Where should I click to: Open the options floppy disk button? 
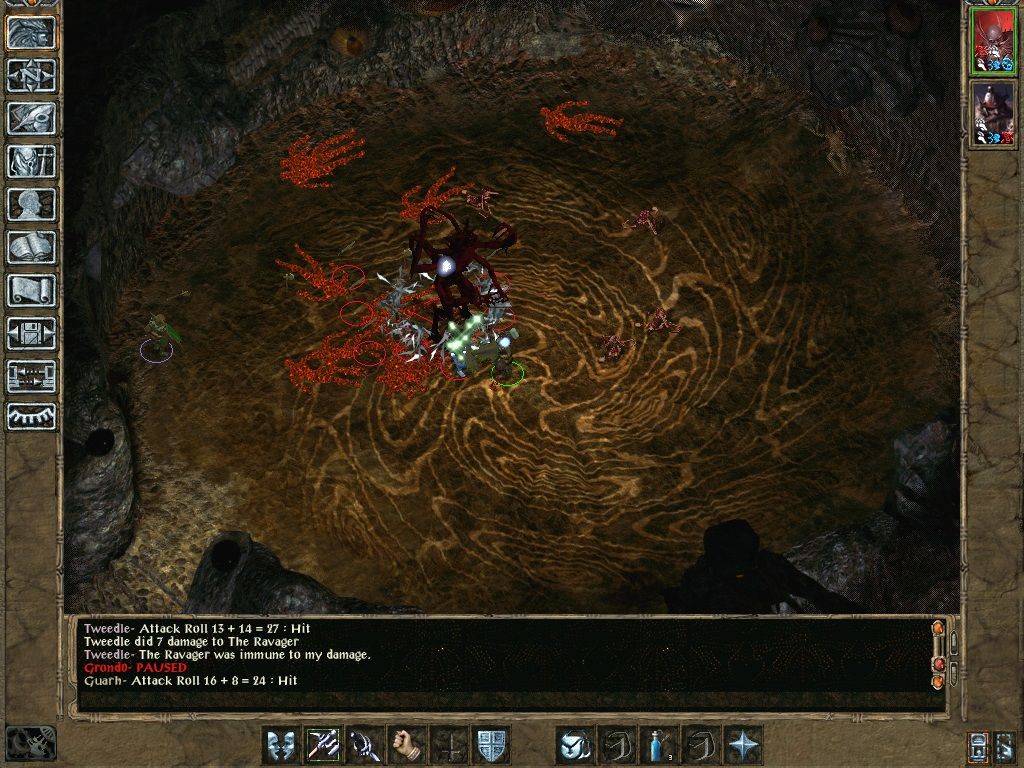[x=31, y=333]
